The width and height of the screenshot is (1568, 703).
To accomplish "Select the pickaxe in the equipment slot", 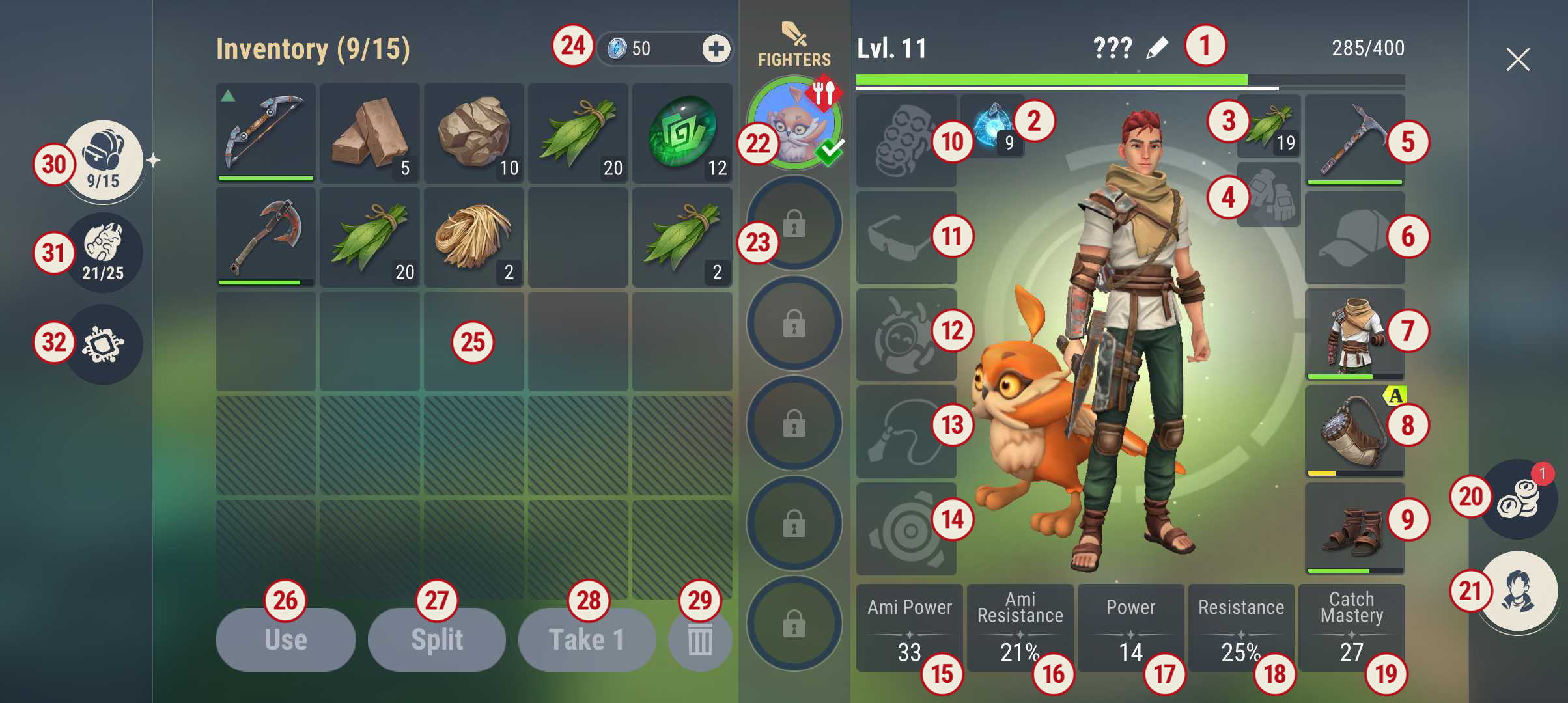I will pos(1355,139).
